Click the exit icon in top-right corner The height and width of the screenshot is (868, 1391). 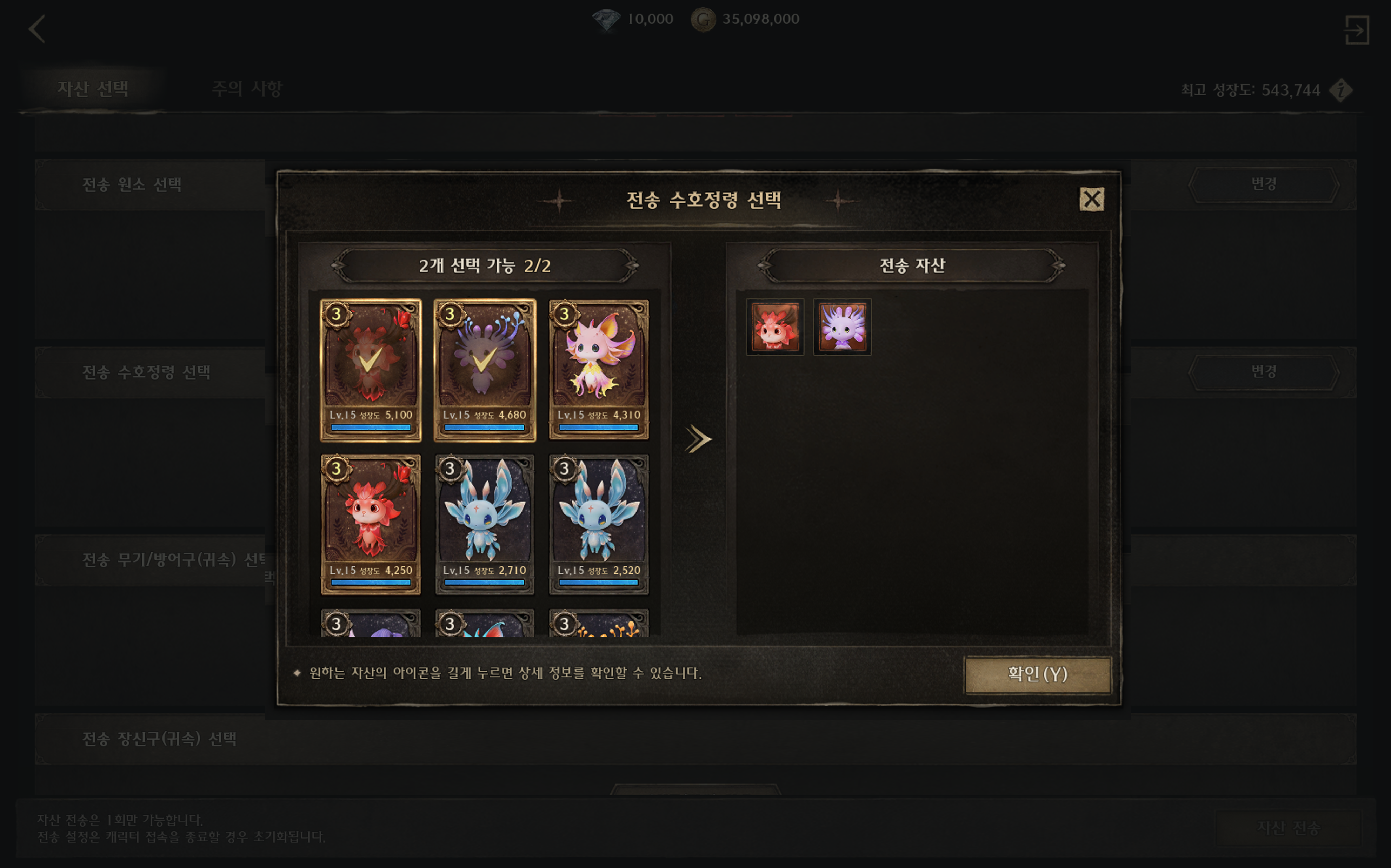[1357, 30]
